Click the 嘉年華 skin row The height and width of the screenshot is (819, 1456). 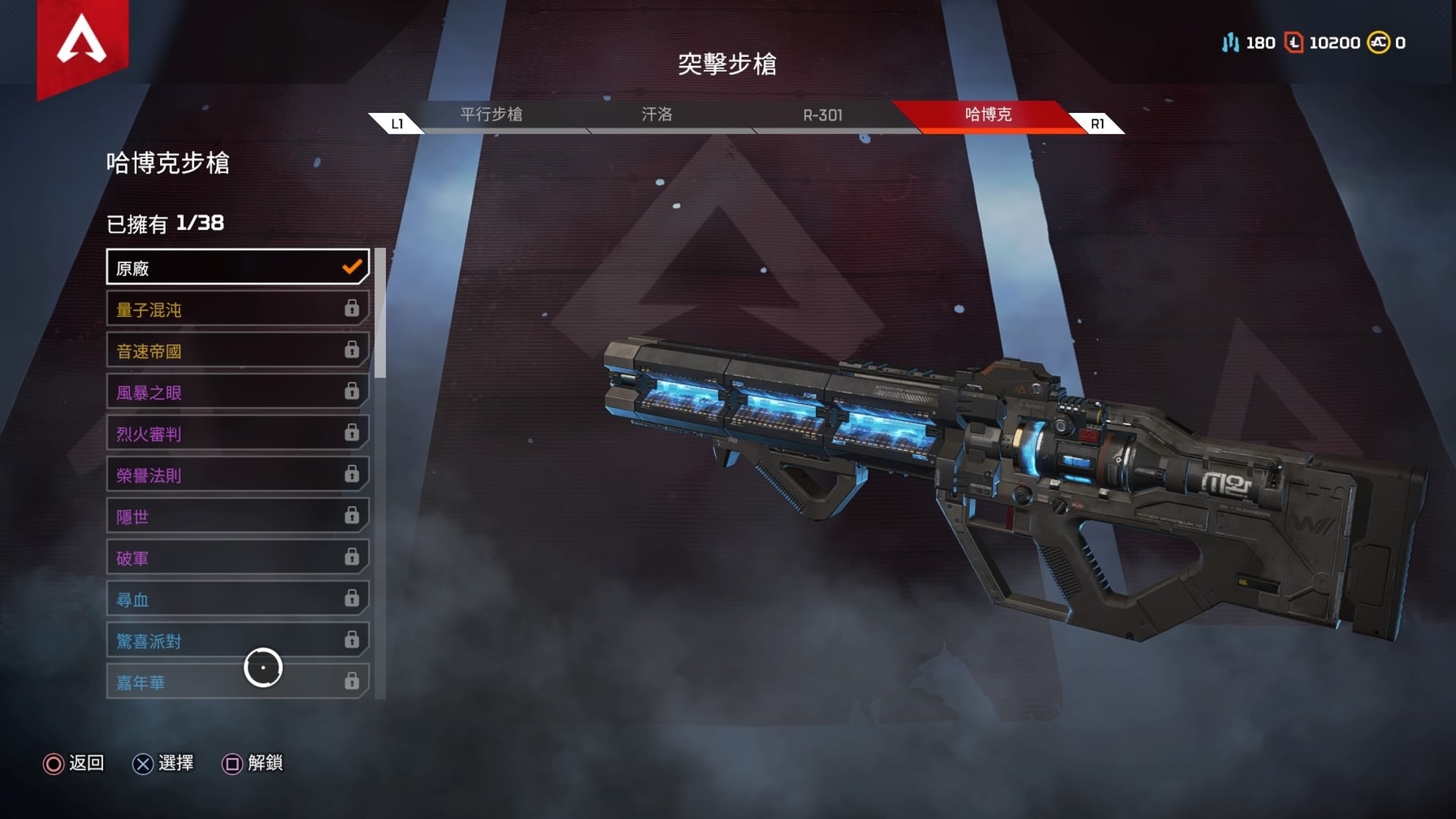pyautogui.click(x=237, y=682)
